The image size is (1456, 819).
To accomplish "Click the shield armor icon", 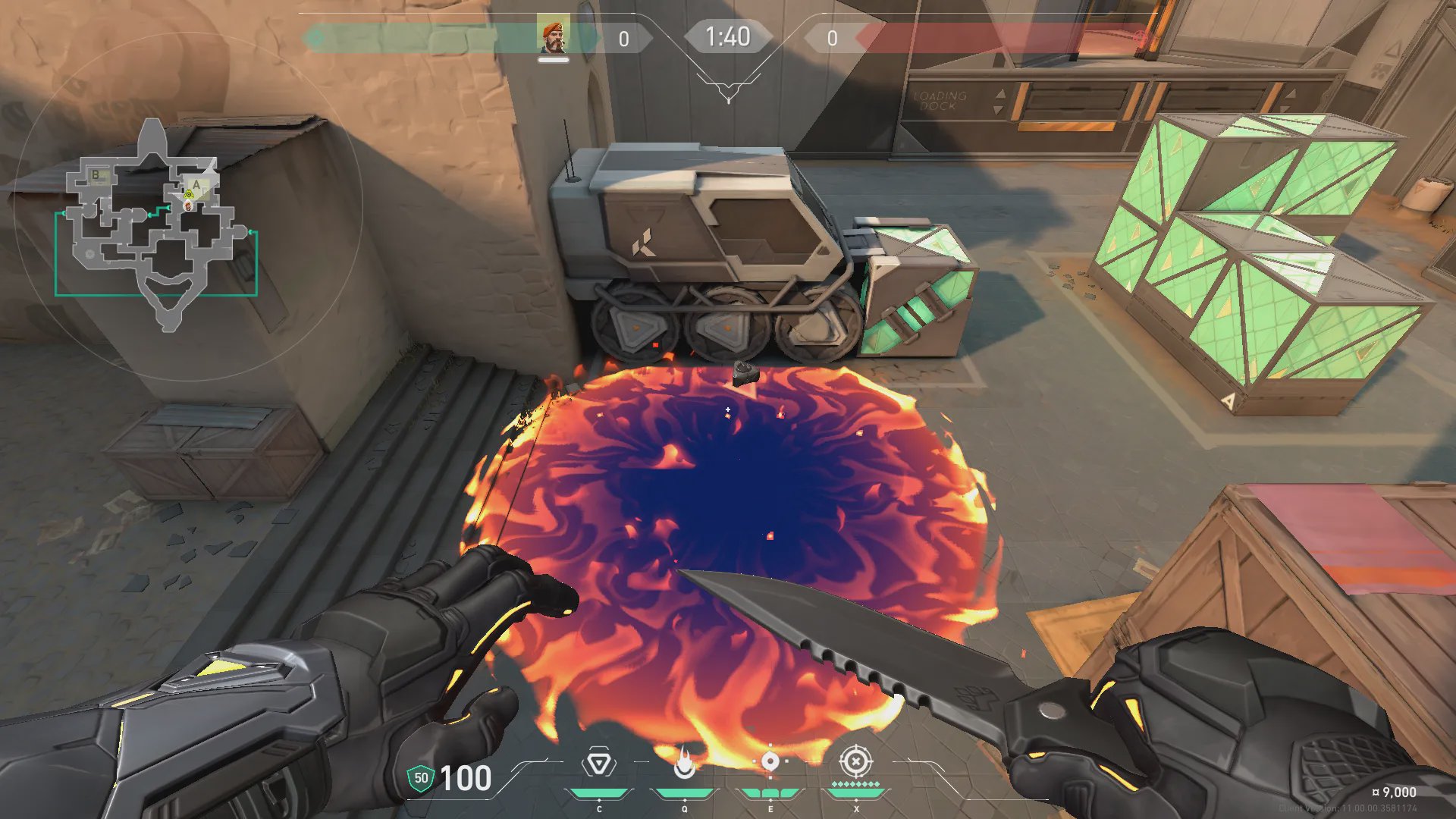I will [421, 778].
